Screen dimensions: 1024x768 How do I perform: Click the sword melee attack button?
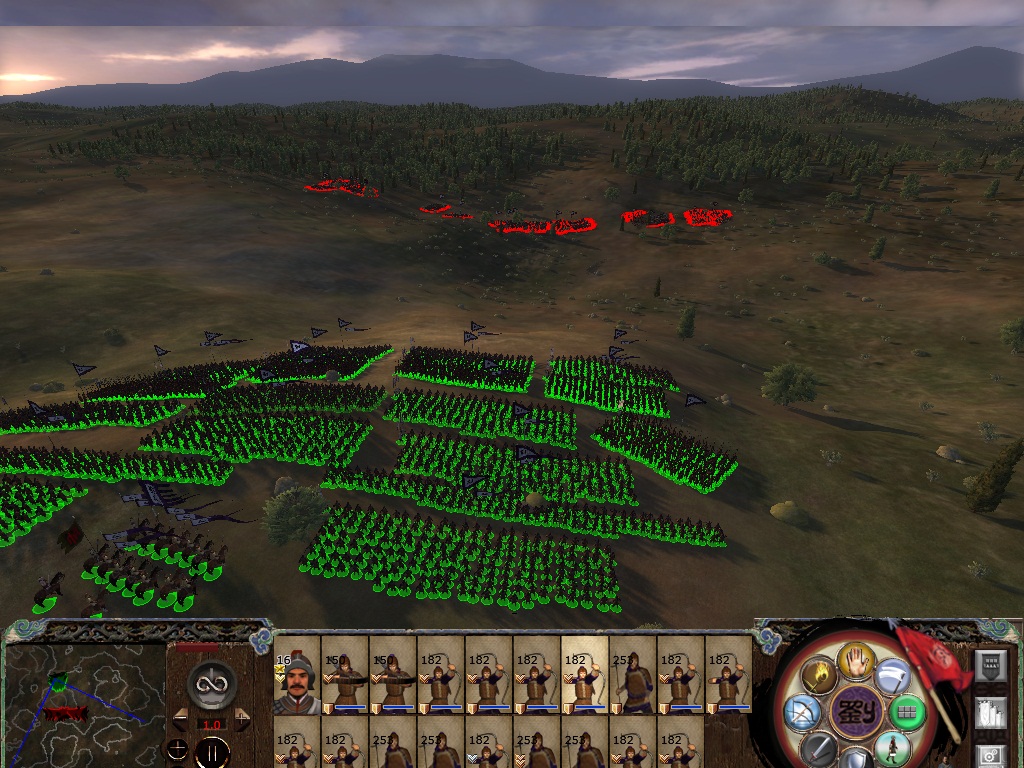tap(818, 749)
